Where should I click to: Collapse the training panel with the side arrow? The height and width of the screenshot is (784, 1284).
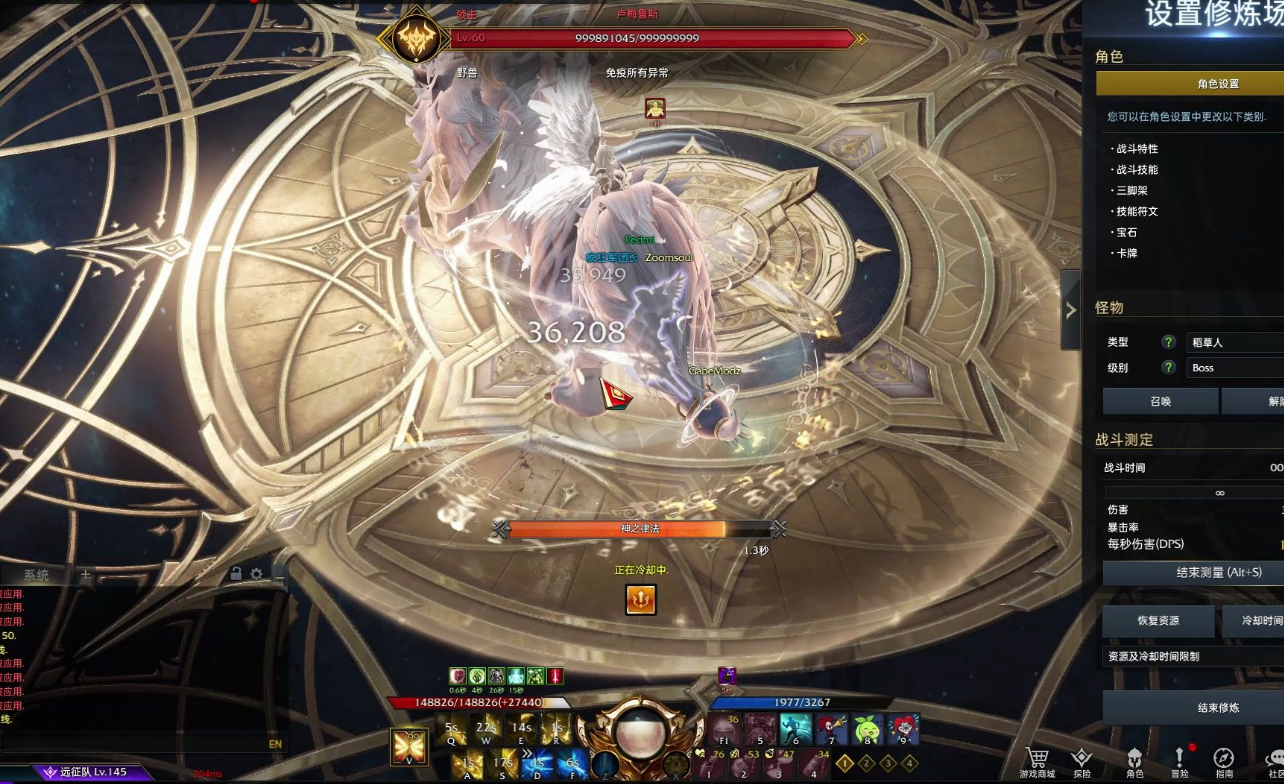1070,310
